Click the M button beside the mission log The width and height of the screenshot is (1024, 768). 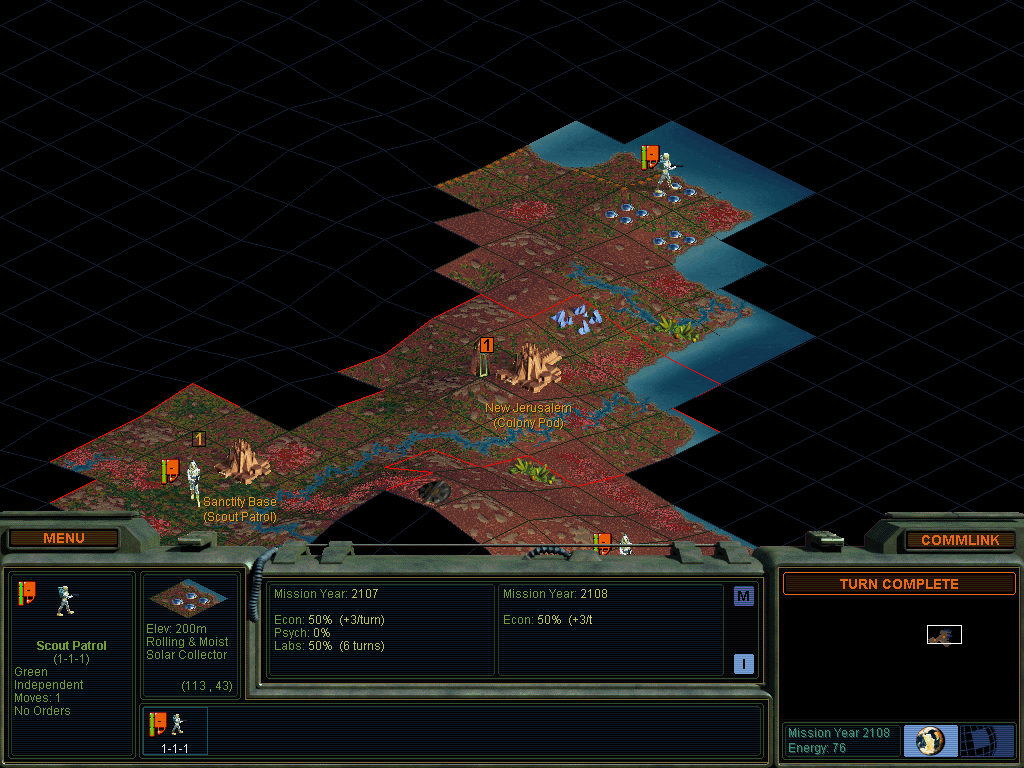click(x=743, y=597)
